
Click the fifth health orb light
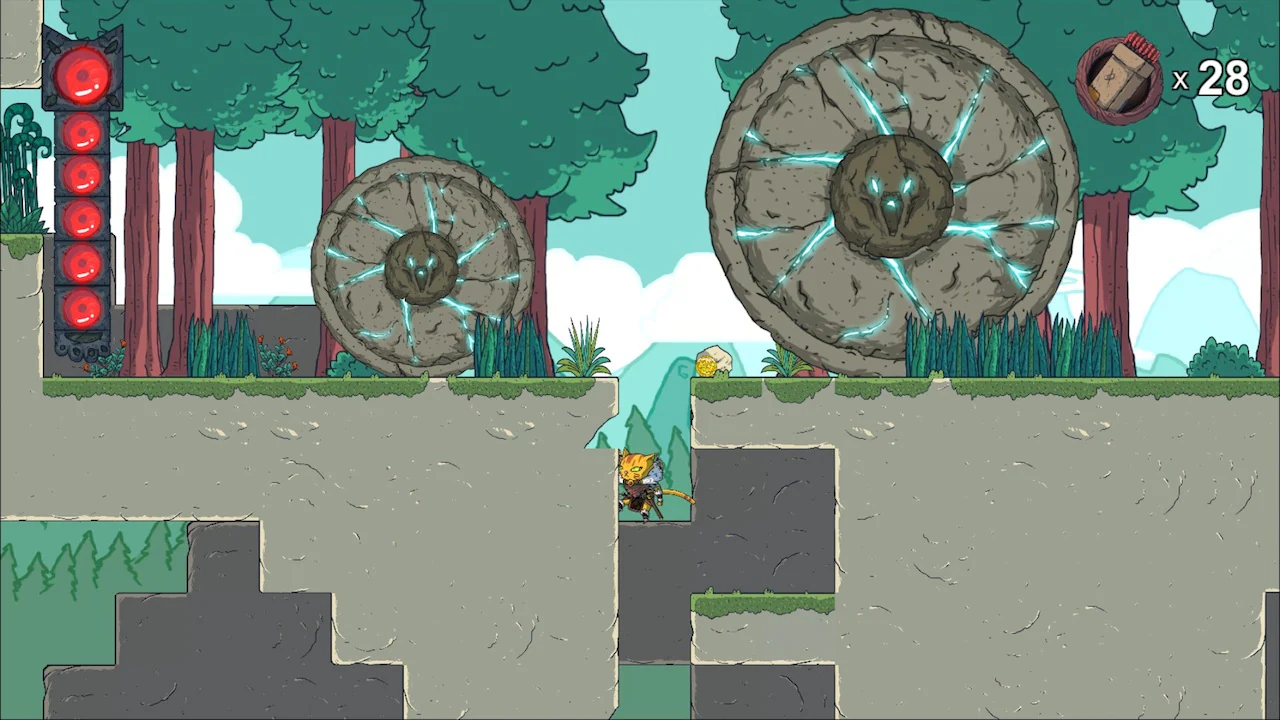point(82,265)
